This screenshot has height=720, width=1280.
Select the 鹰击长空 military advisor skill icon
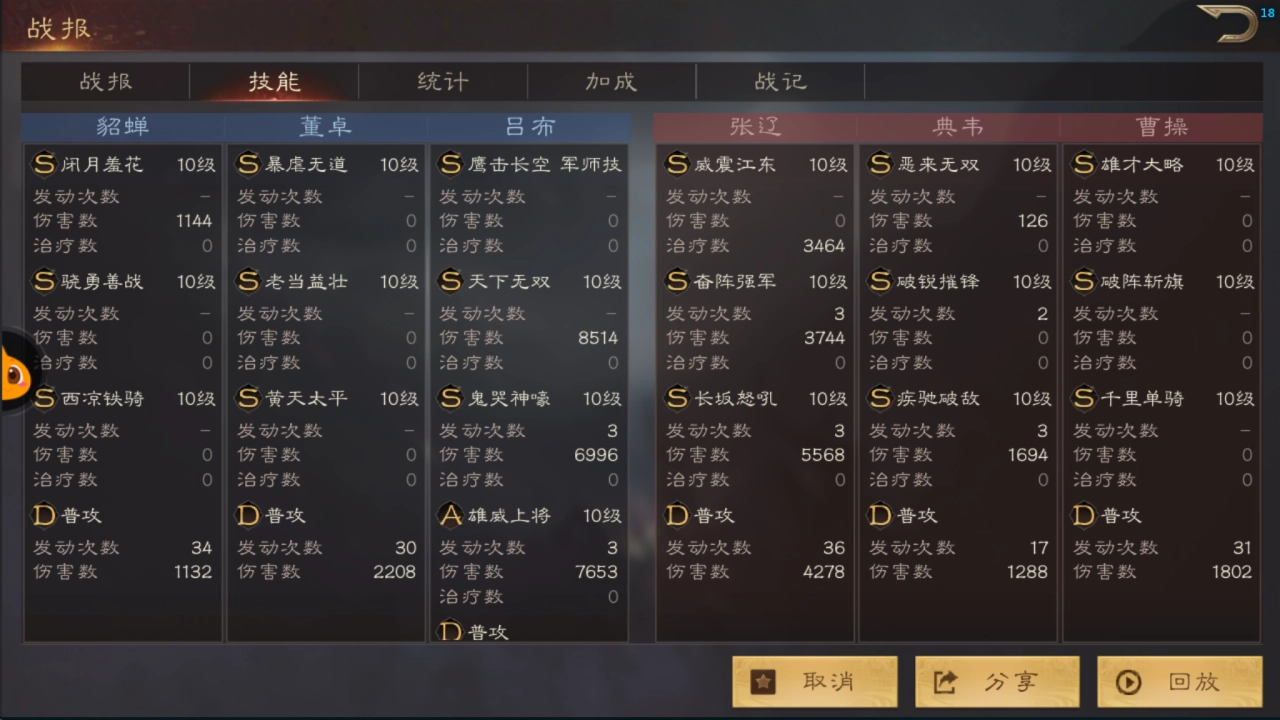click(452, 164)
